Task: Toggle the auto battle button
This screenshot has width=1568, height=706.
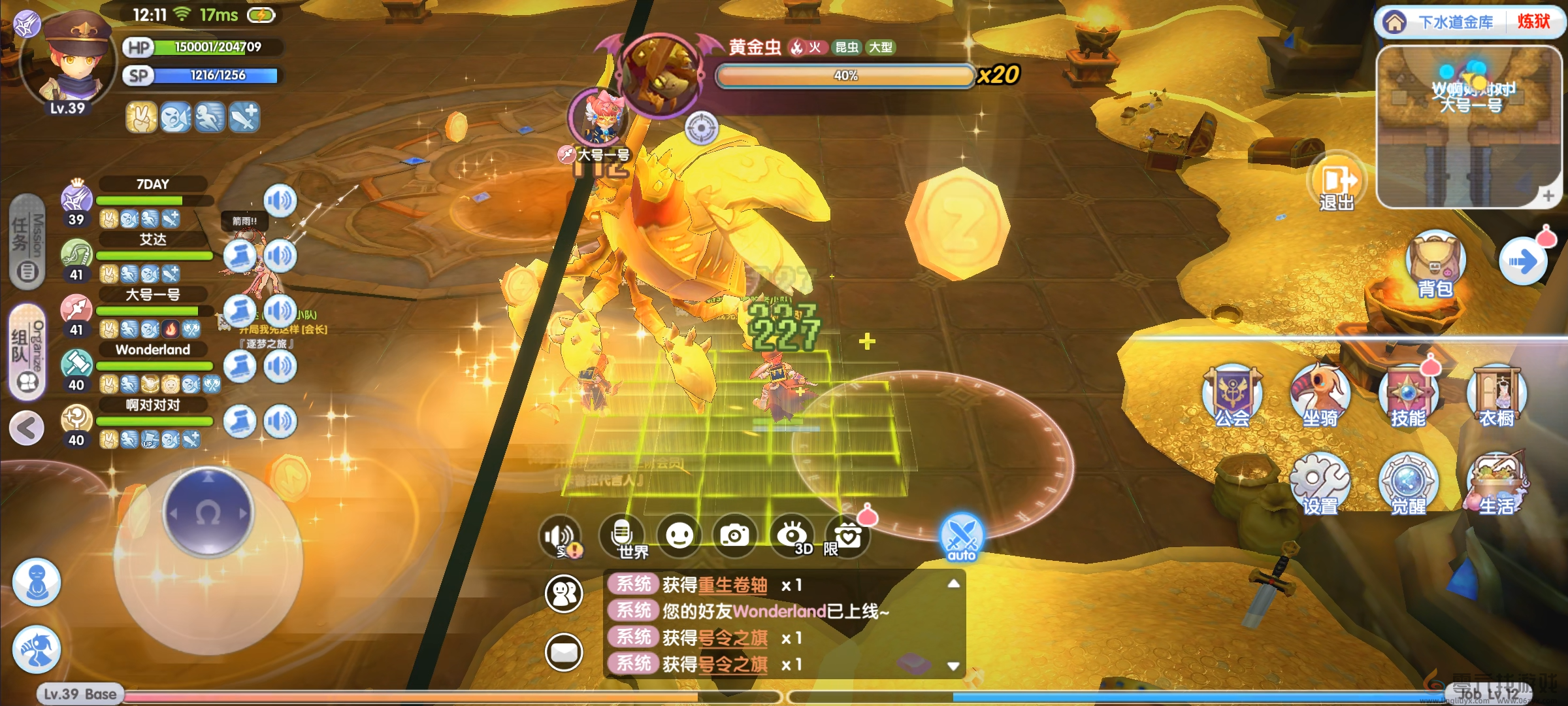Action: point(961,537)
